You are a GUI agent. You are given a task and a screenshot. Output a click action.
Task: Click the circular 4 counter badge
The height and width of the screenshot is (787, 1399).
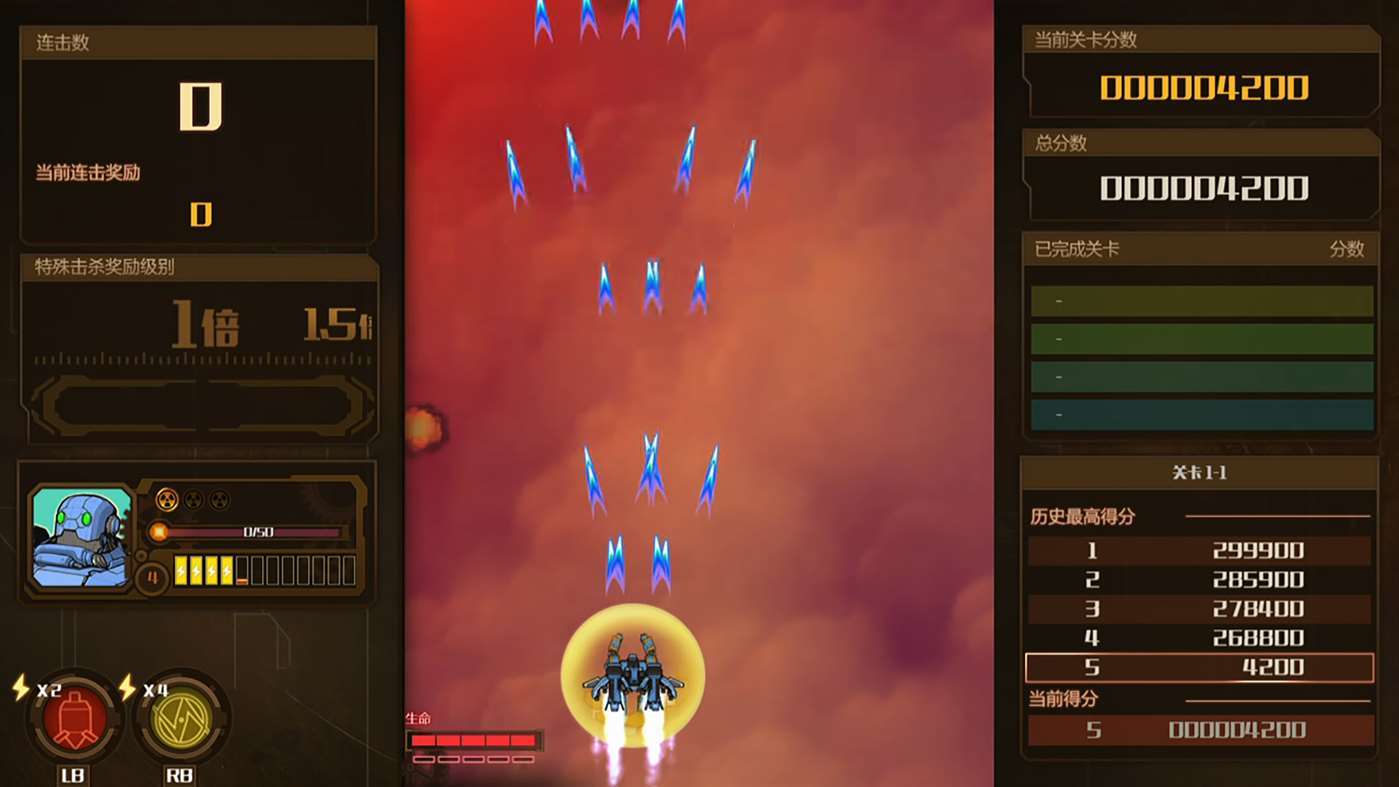click(151, 578)
